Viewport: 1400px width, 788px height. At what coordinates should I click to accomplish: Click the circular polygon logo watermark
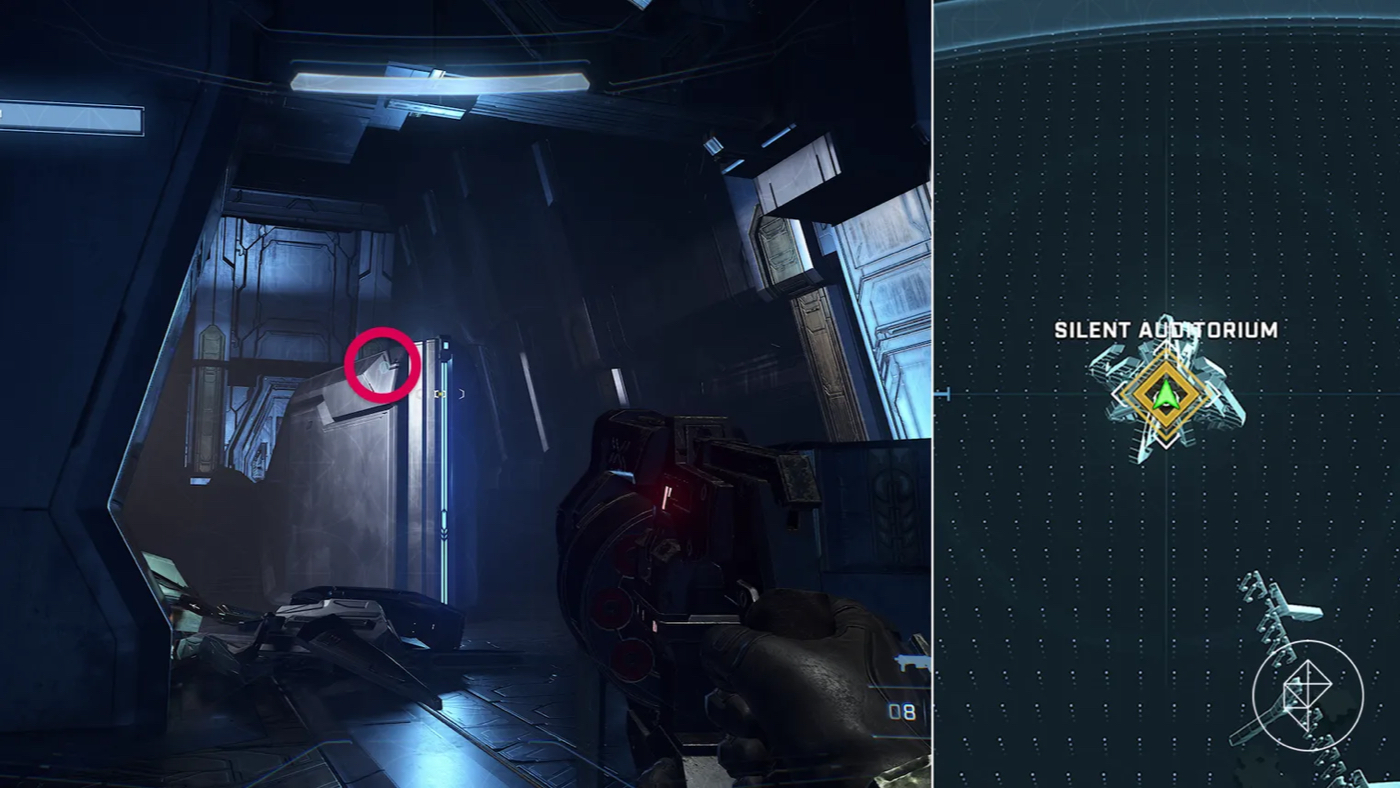point(1307,695)
